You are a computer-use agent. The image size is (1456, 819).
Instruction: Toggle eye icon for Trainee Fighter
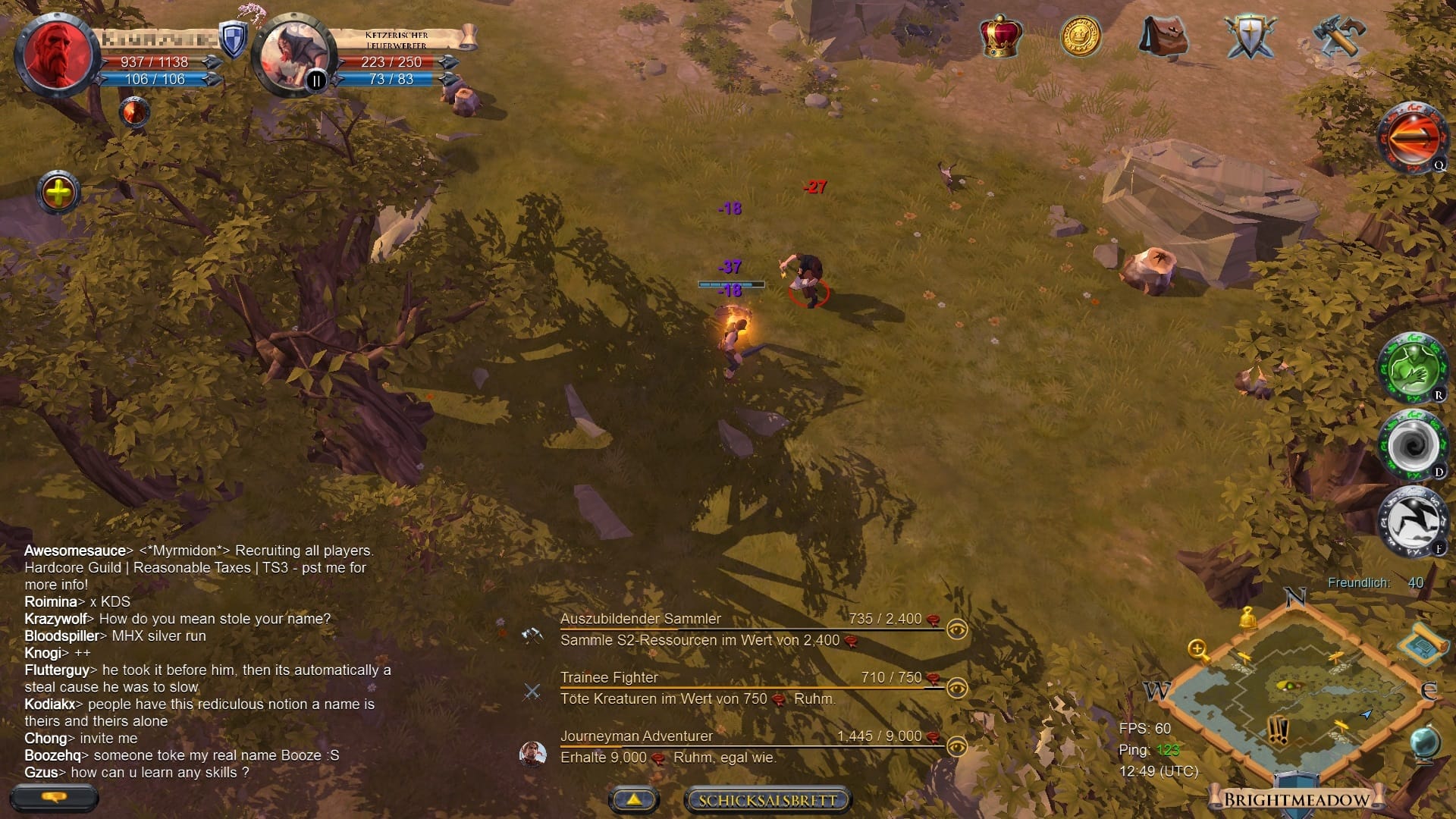(x=957, y=688)
